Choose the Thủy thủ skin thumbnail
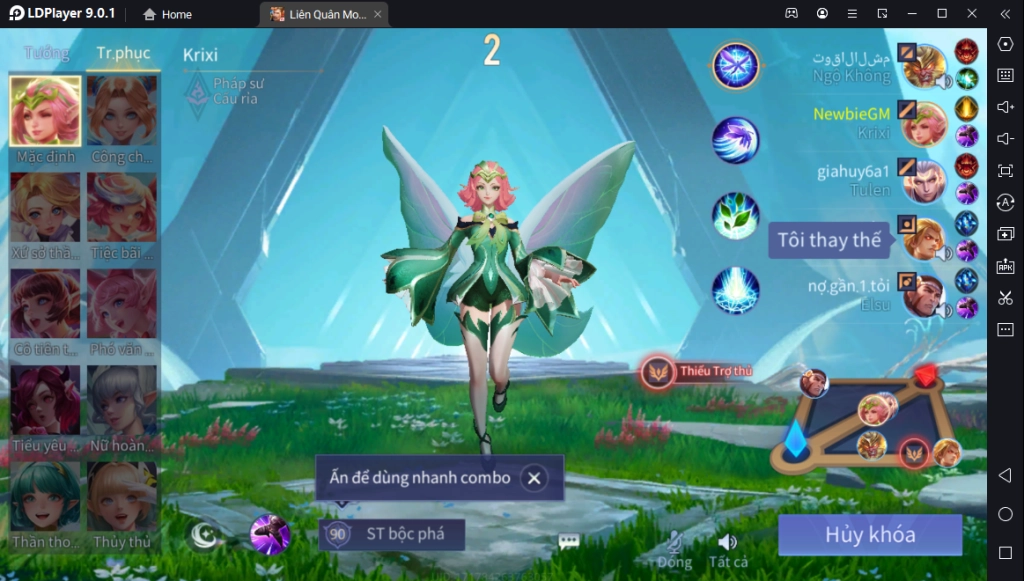Image resolution: width=1024 pixels, height=581 pixels. coord(122,496)
